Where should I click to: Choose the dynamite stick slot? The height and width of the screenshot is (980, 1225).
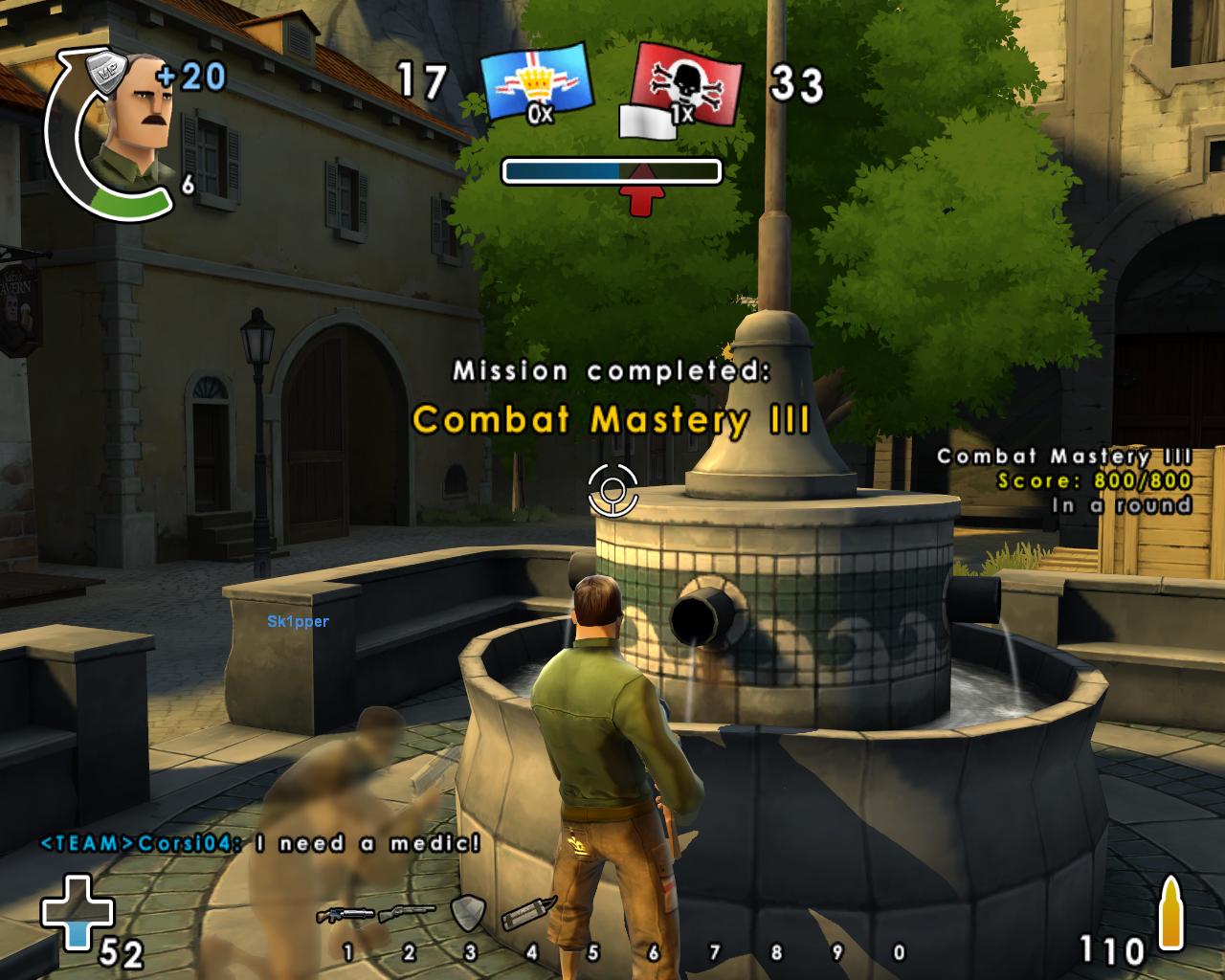click(x=529, y=914)
